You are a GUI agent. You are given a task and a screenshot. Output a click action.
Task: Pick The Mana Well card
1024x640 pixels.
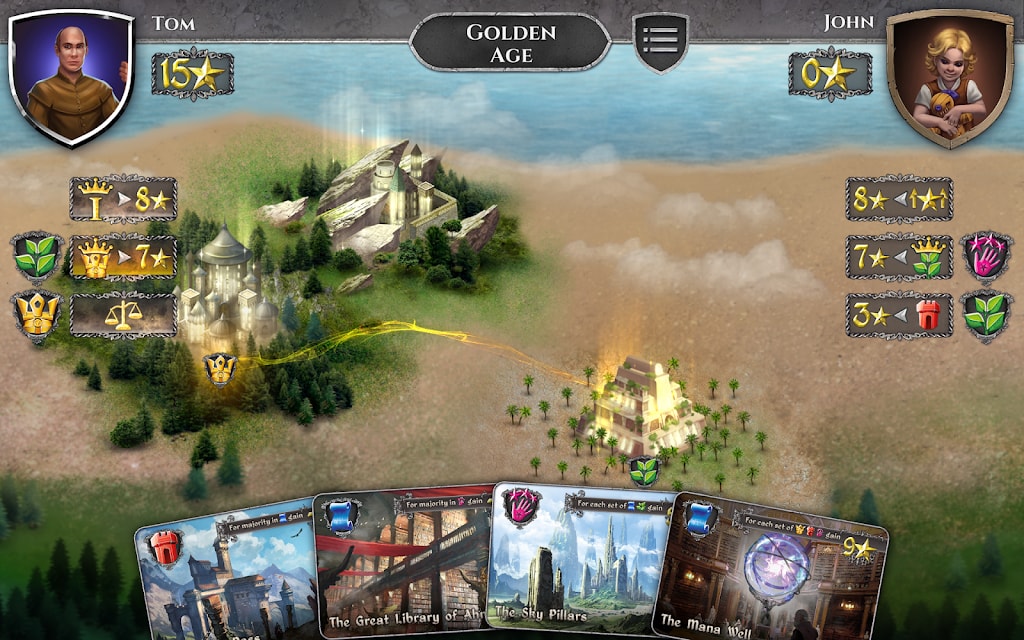pos(770,575)
